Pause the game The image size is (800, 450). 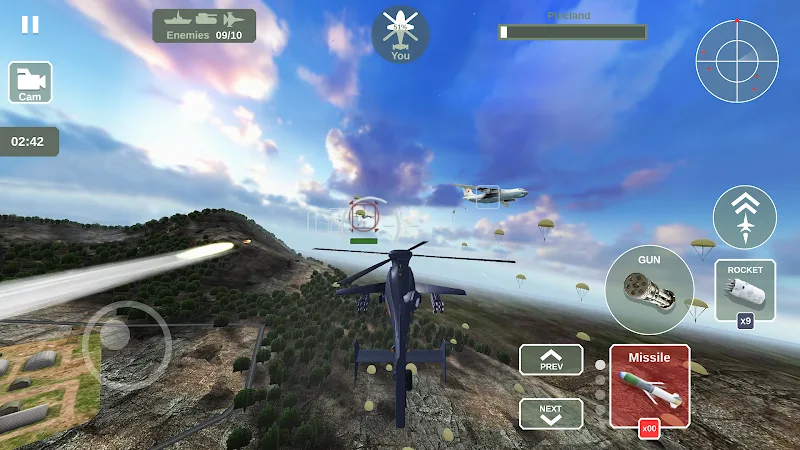click(31, 25)
